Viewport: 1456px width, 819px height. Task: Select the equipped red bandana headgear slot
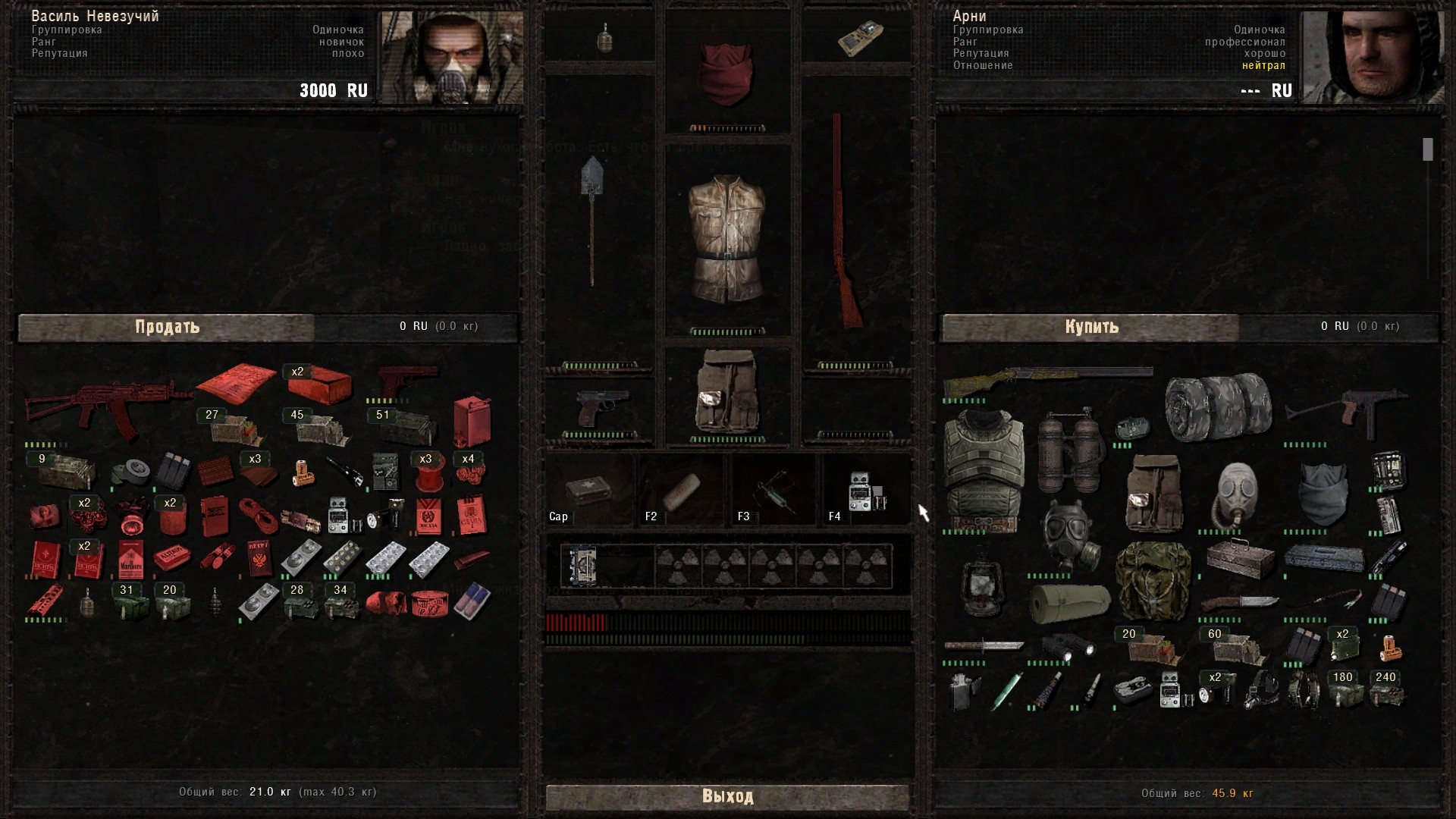(726, 72)
